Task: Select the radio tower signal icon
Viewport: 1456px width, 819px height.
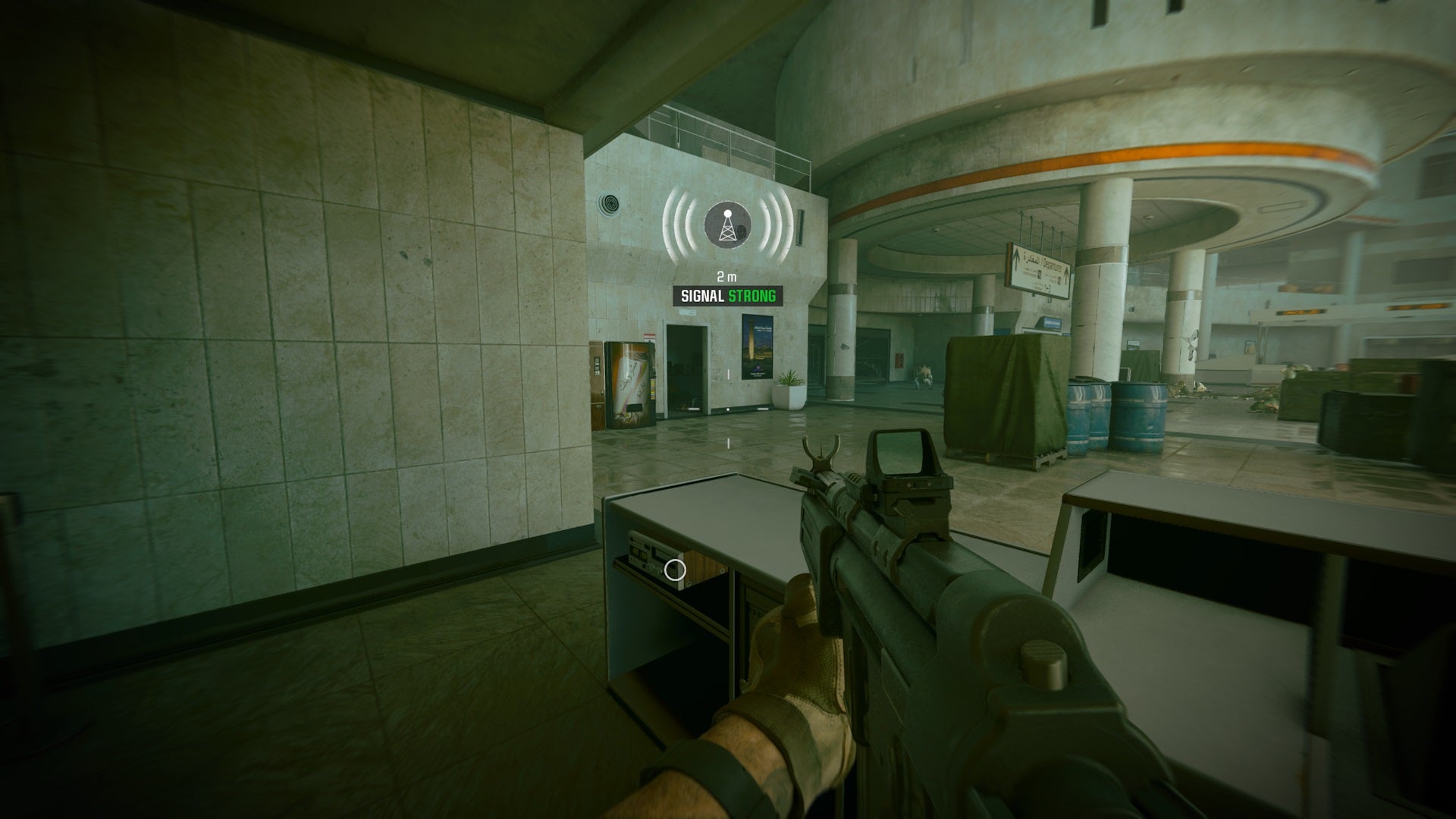Action: tap(728, 229)
